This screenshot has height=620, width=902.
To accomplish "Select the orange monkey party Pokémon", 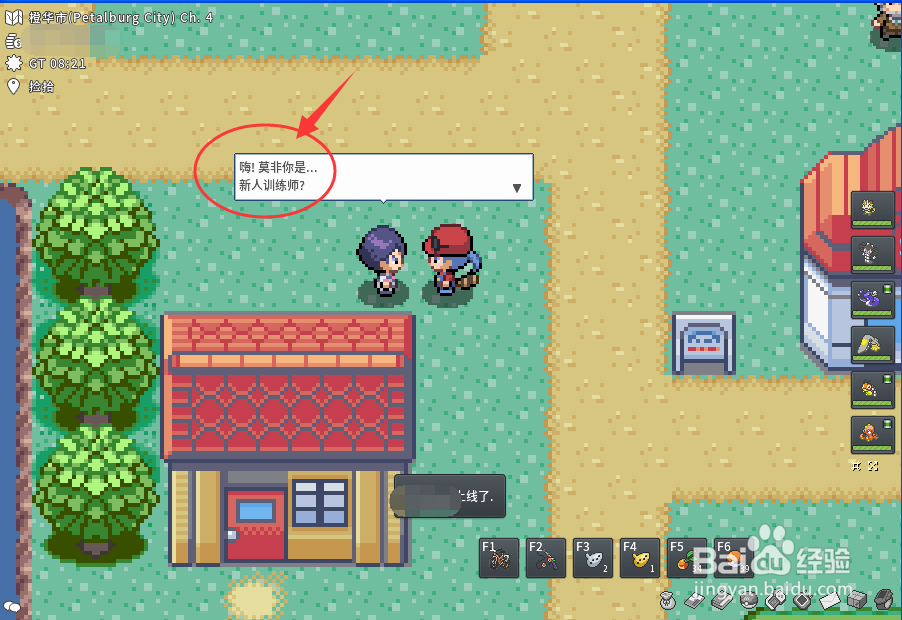I will 872,435.
